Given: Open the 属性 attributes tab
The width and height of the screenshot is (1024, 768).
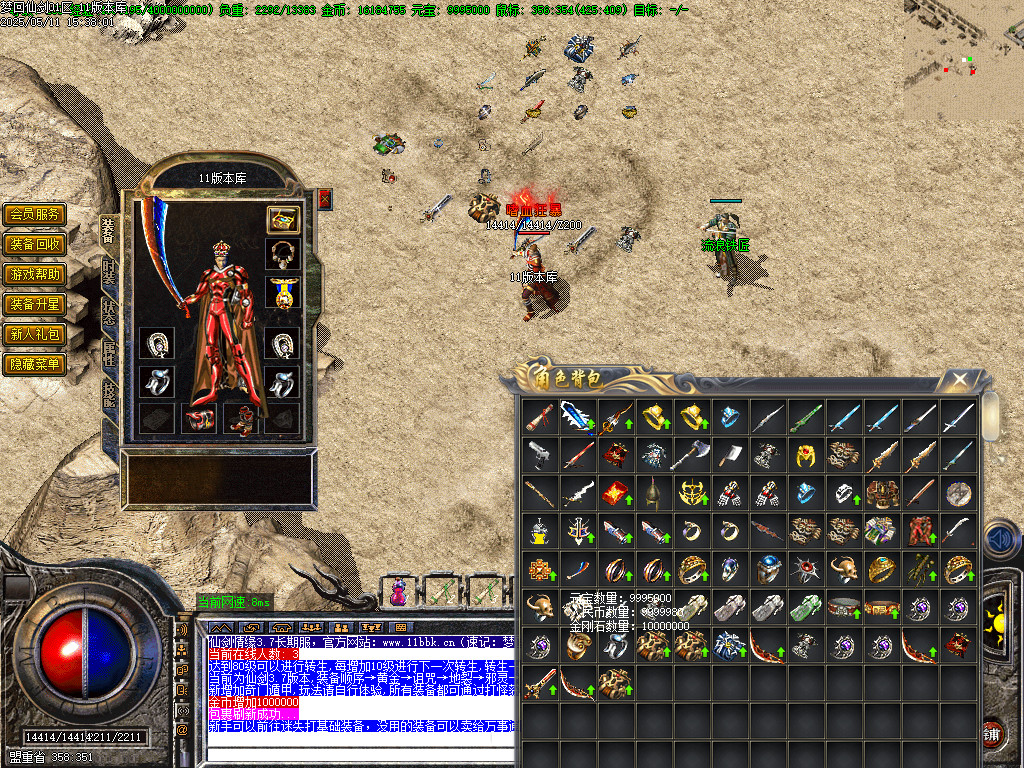Looking at the screenshot, I should (x=109, y=355).
